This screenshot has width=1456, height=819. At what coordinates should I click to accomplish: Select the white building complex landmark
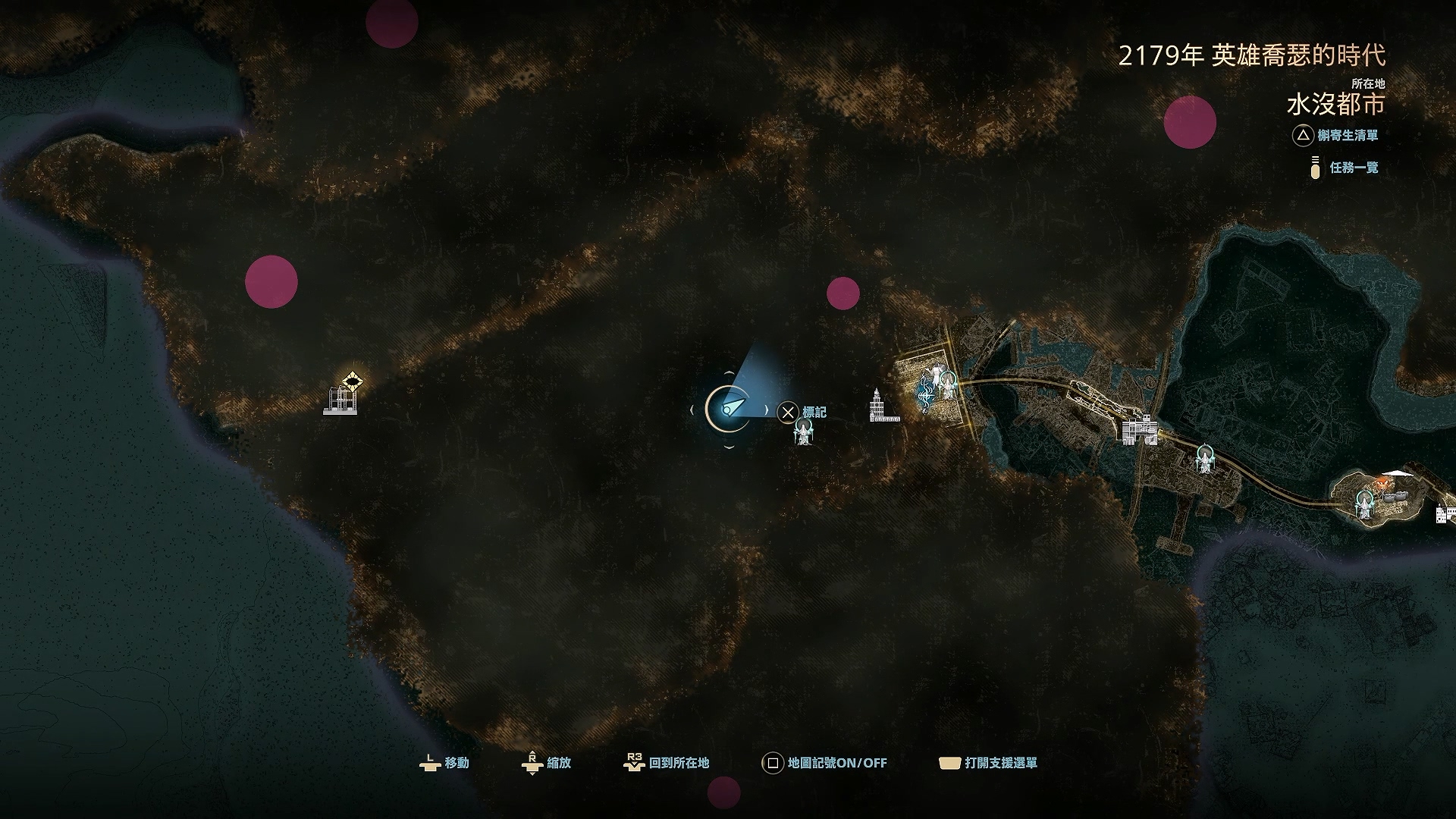(x=1140, y=430)
